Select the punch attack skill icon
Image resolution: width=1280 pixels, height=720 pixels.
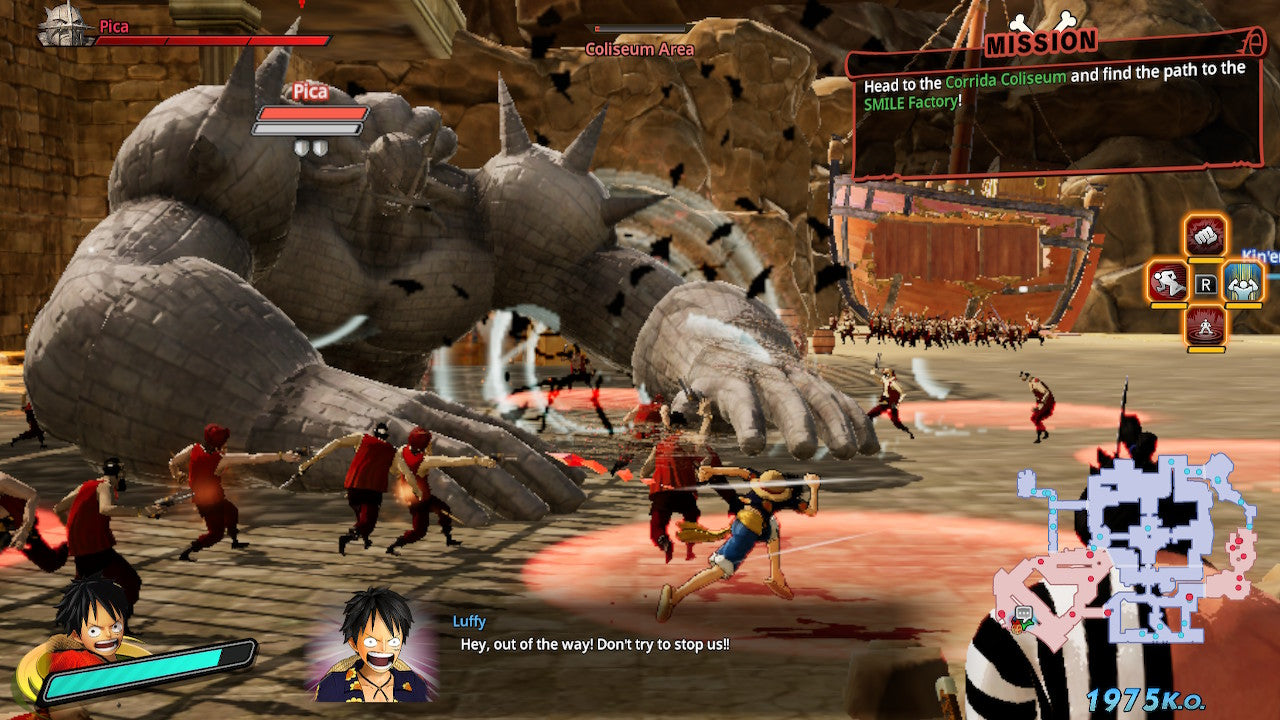pos(1205,237)
